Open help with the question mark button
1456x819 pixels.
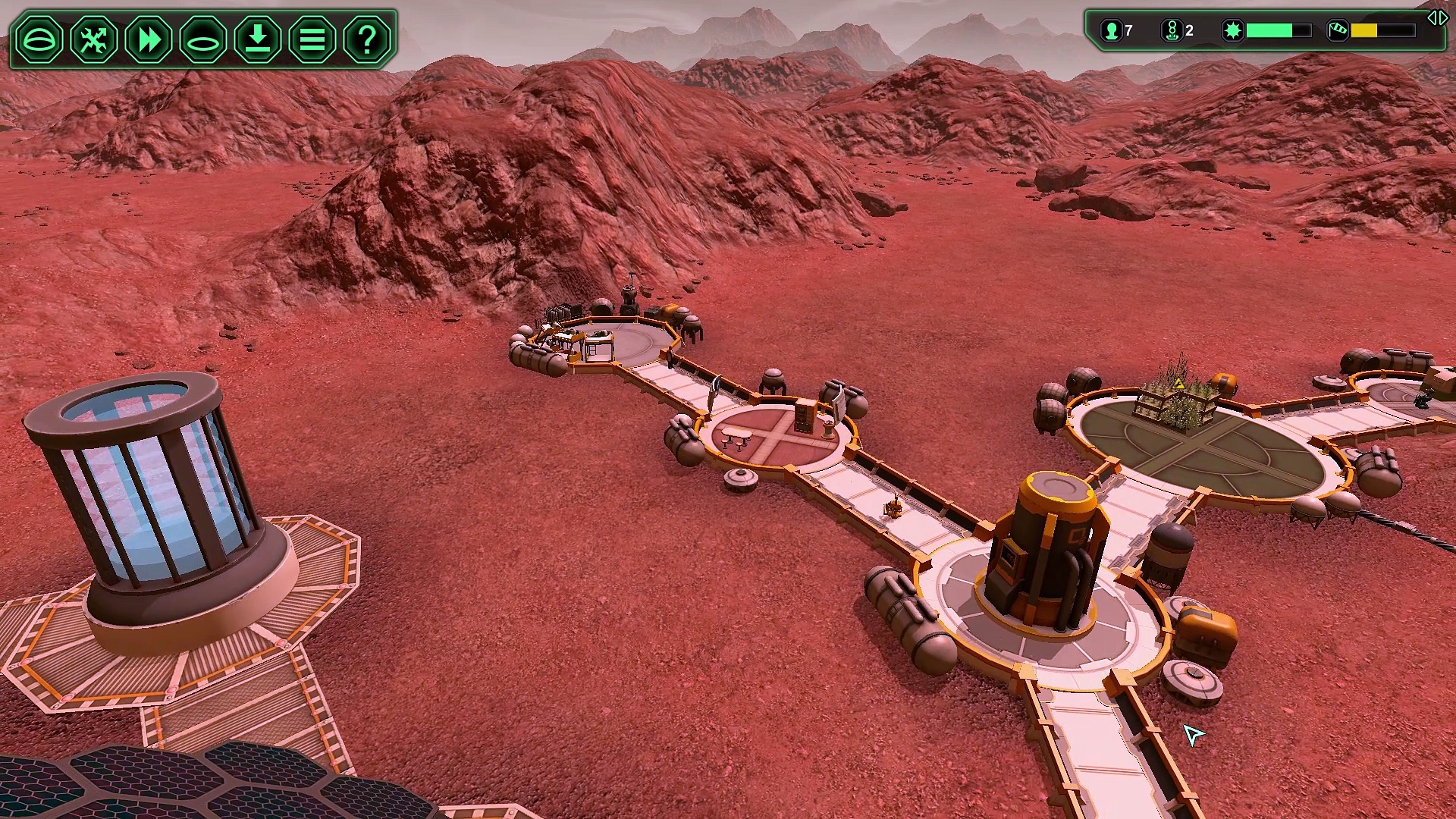[x=367, y=39]
